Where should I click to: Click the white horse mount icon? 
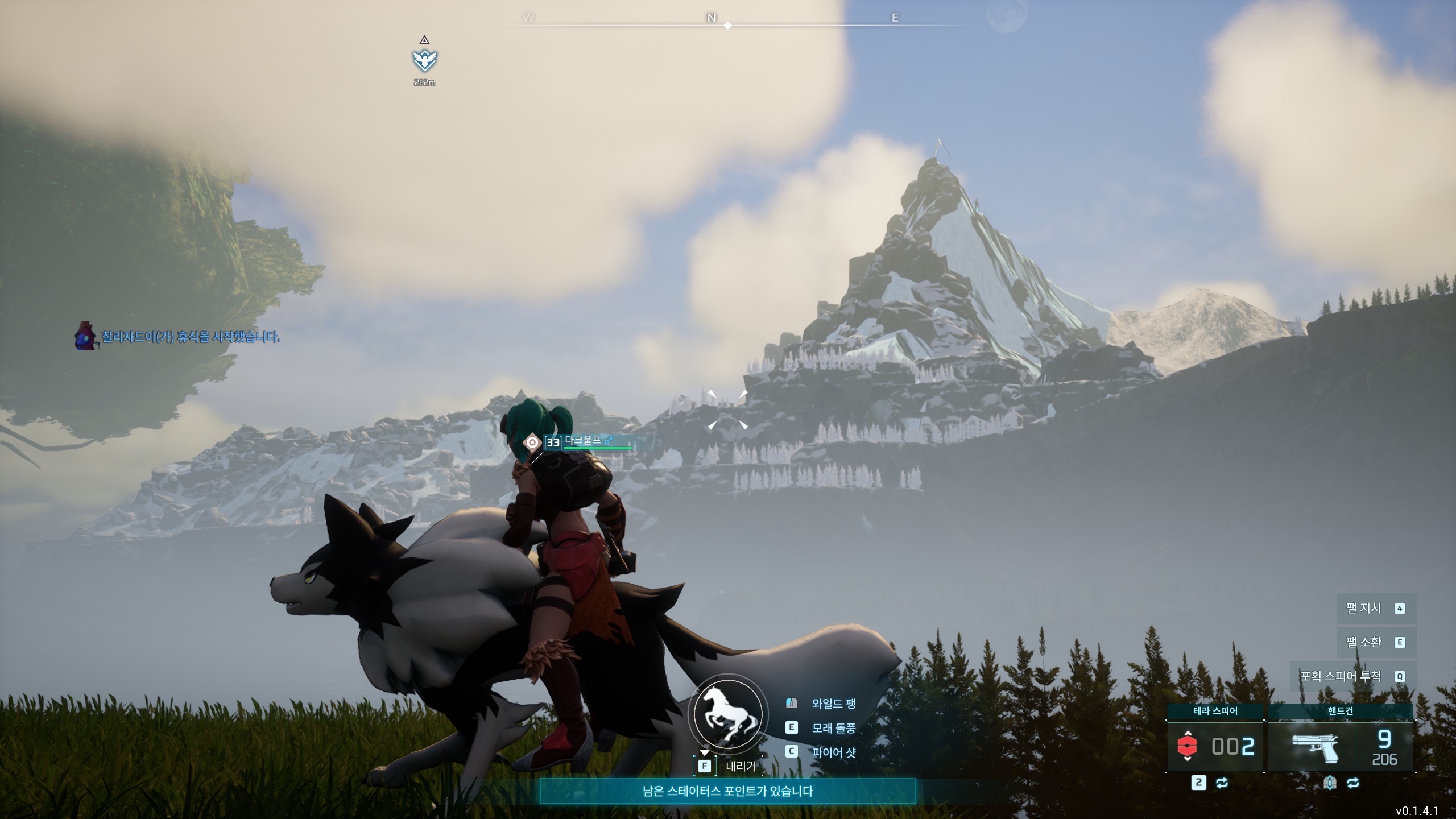[728, 714]
